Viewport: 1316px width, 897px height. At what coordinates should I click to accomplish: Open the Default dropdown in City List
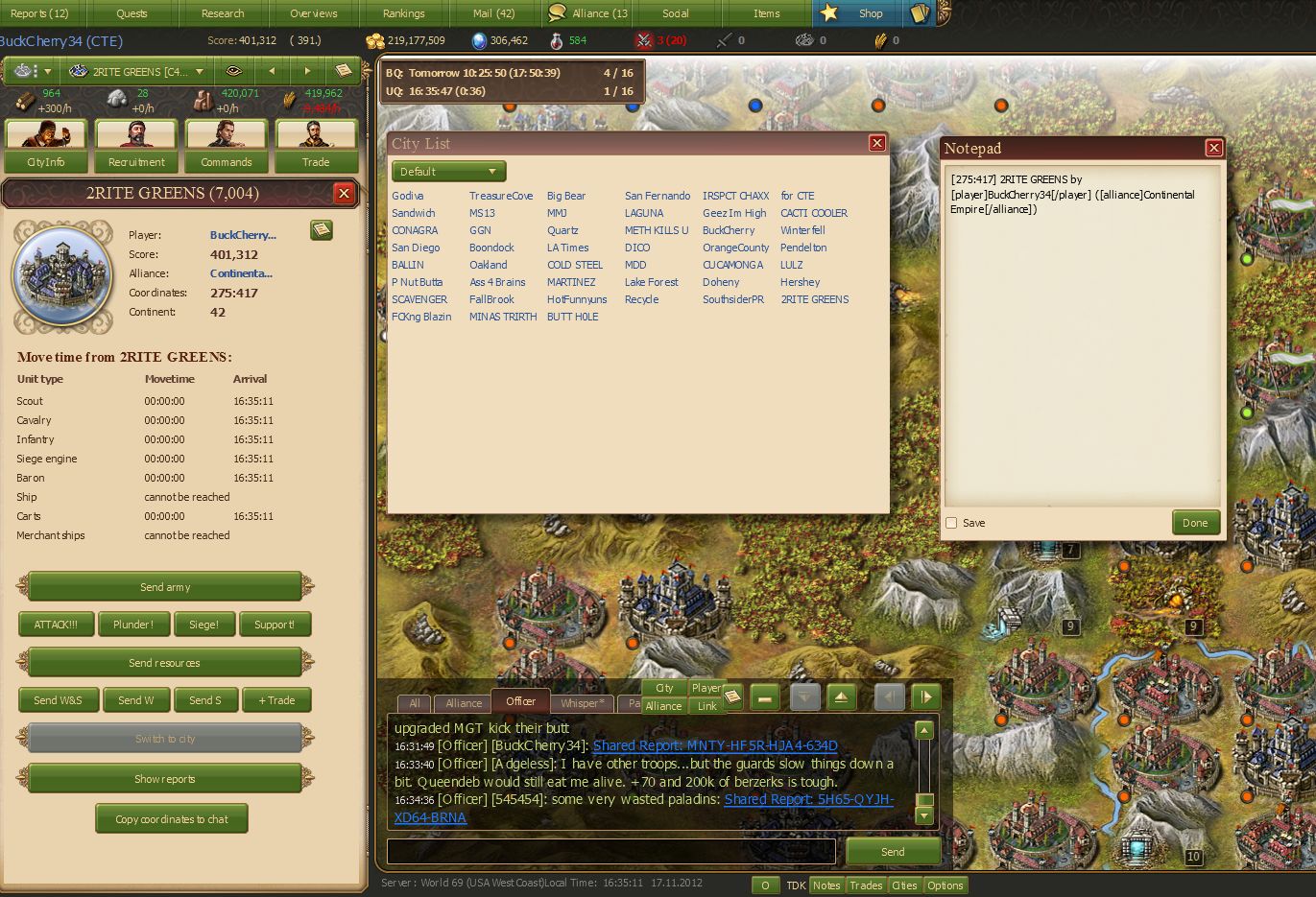click(448, 172)
